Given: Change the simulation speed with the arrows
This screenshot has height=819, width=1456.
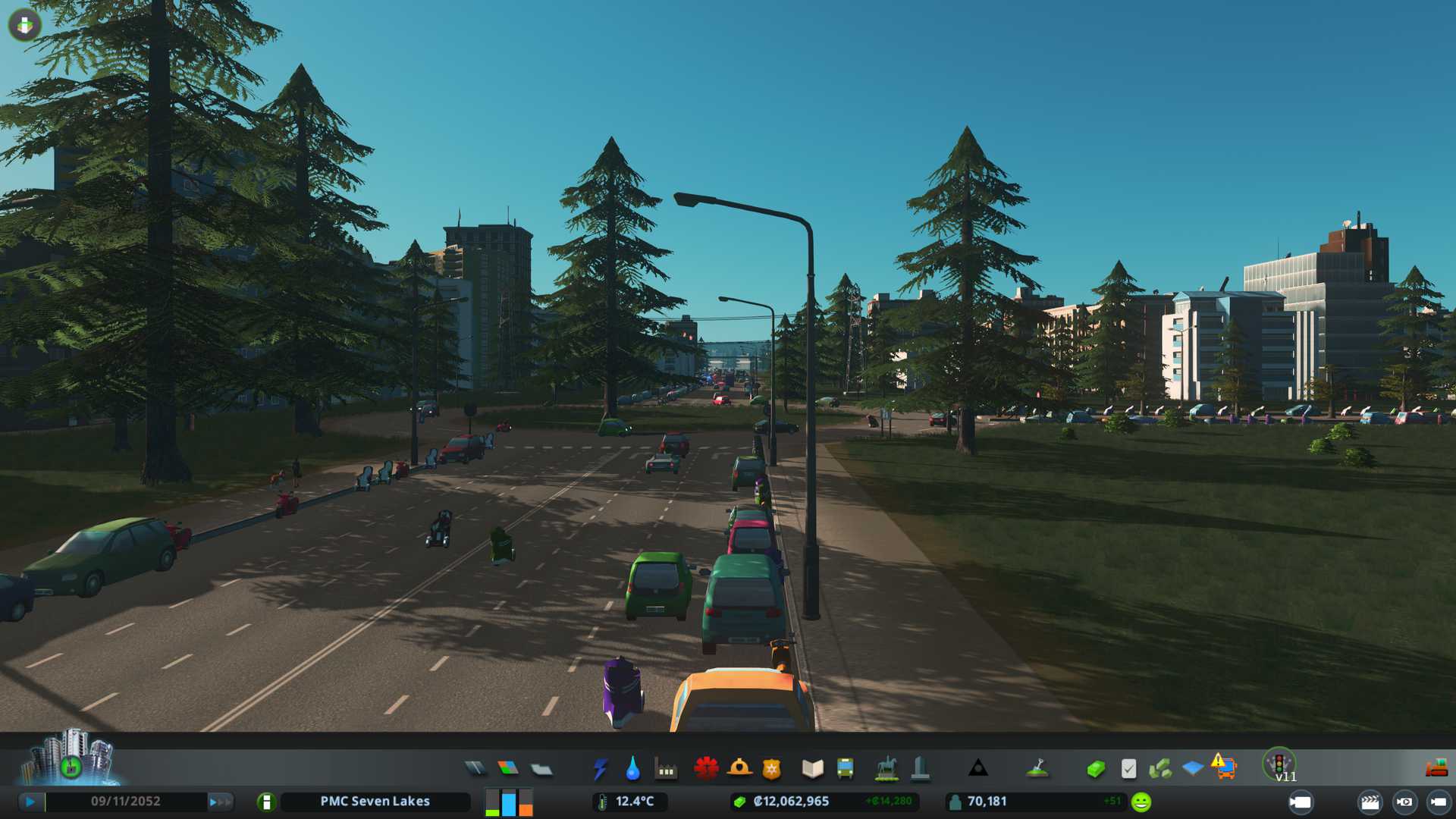Looking at the screenshot, I should click(x=219, y=802).
